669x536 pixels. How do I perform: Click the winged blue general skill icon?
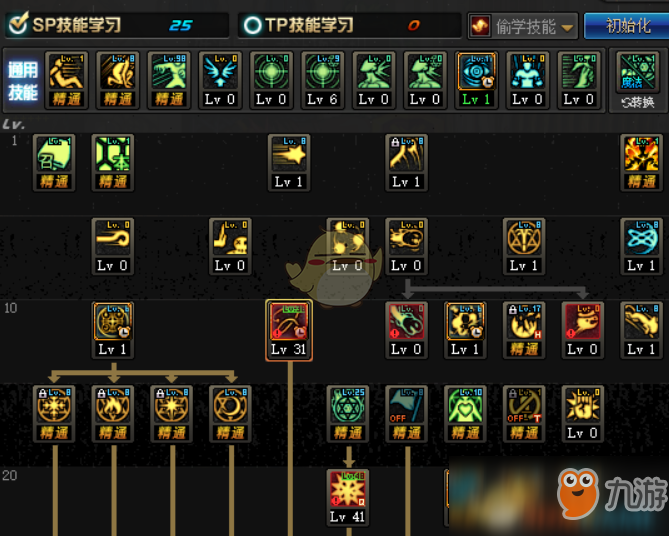click(x=219, y=78)
